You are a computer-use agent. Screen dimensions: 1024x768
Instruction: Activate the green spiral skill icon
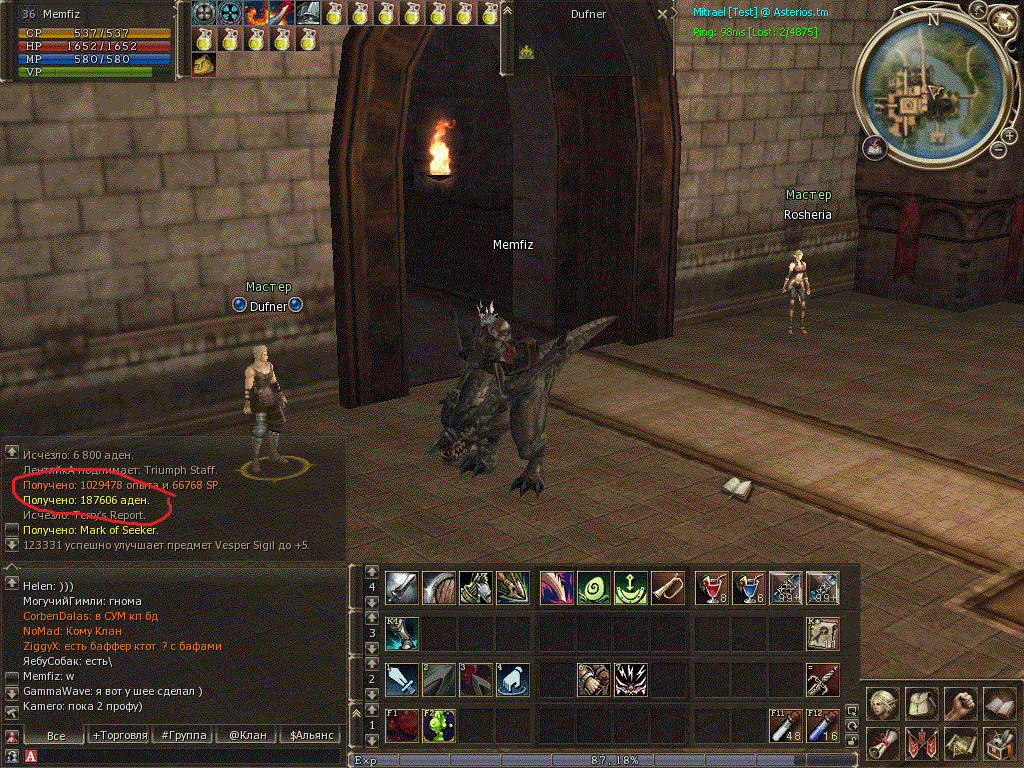593,587
